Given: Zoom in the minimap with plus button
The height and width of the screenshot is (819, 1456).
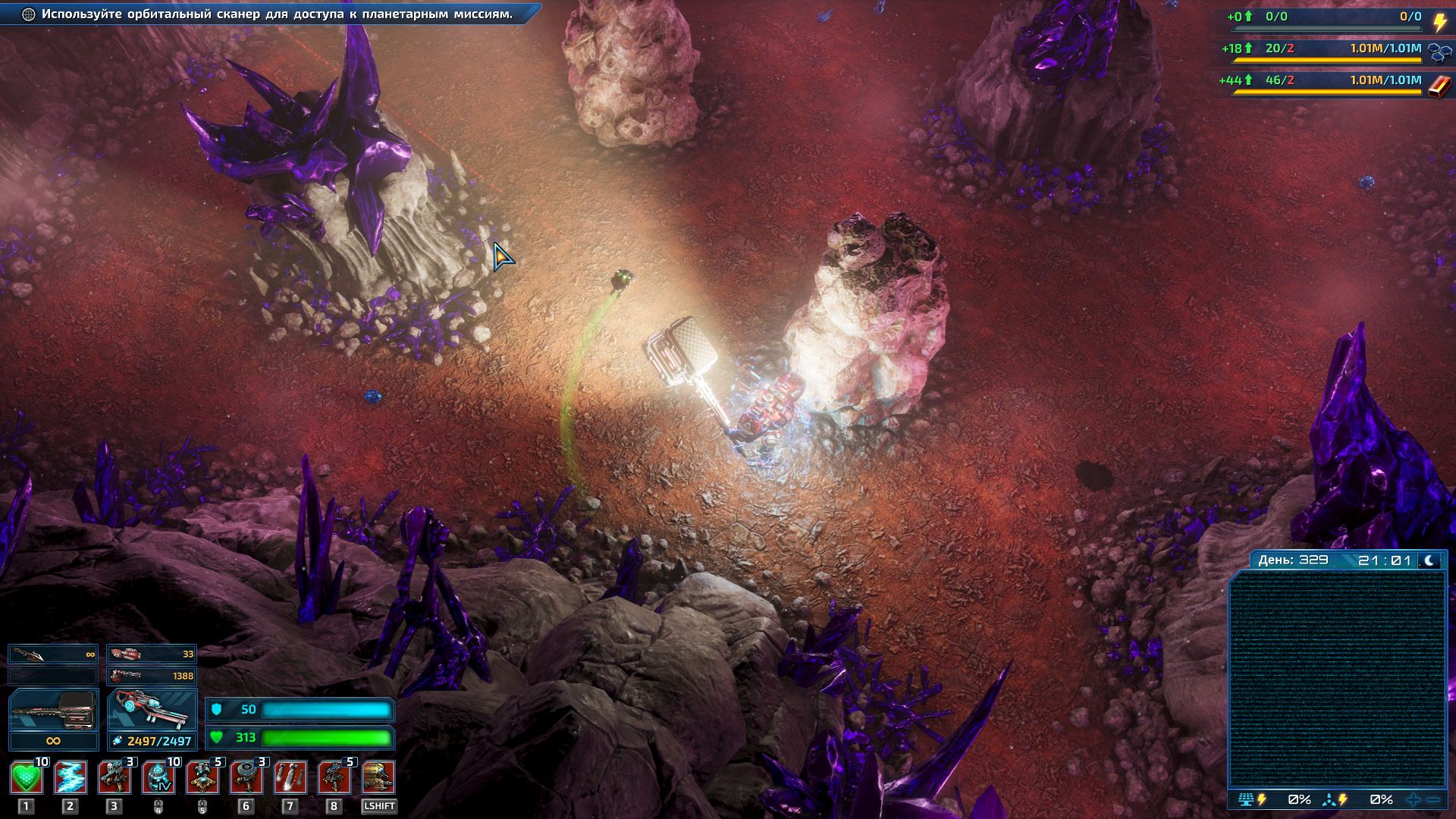Looking at the screenshot, I should (1414, 800).
